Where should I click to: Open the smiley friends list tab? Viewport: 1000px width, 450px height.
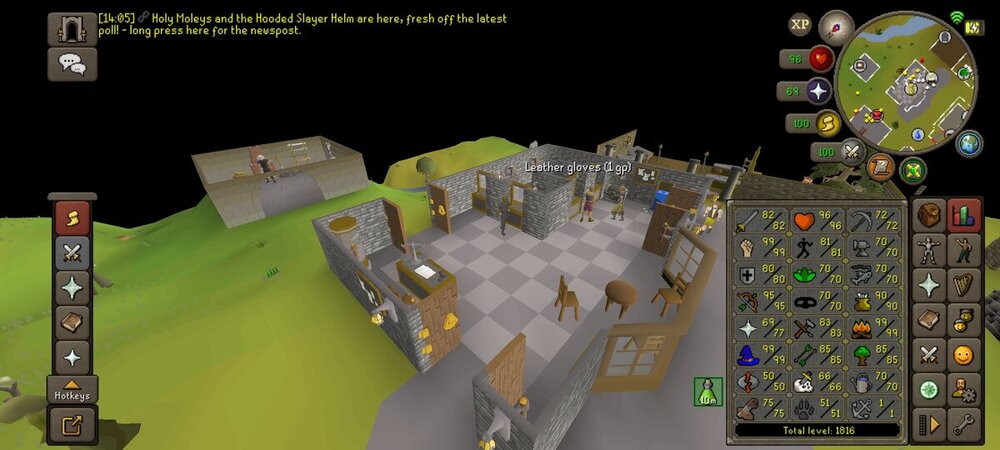tap(964, 354)
